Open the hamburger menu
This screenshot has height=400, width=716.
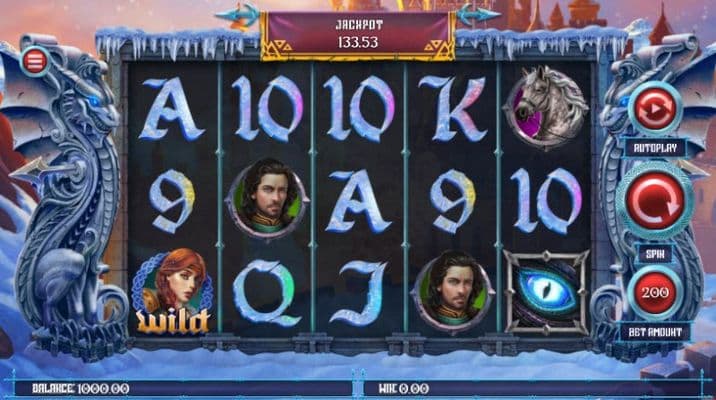35,61
